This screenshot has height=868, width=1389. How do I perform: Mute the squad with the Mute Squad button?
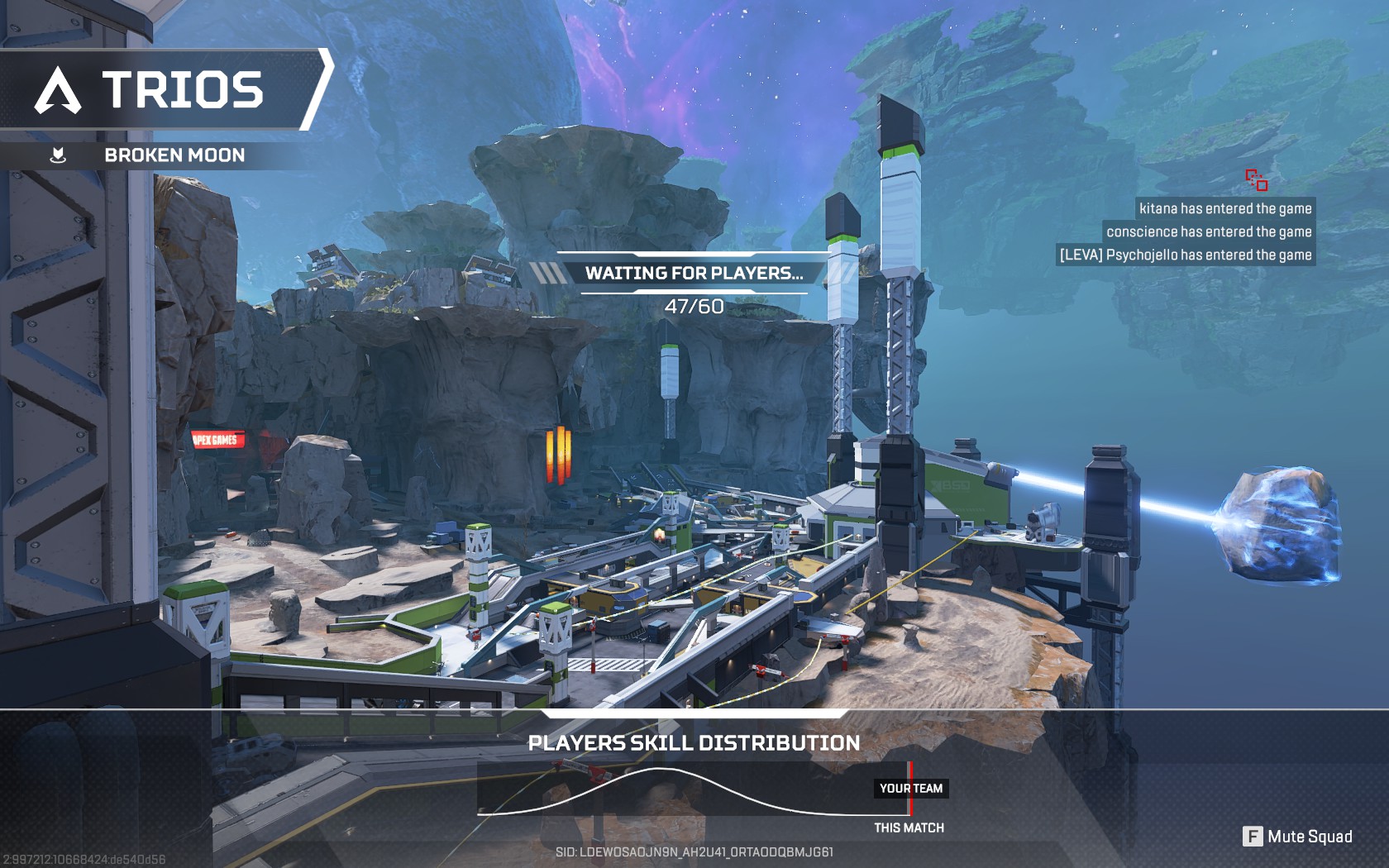point(1297,837)
